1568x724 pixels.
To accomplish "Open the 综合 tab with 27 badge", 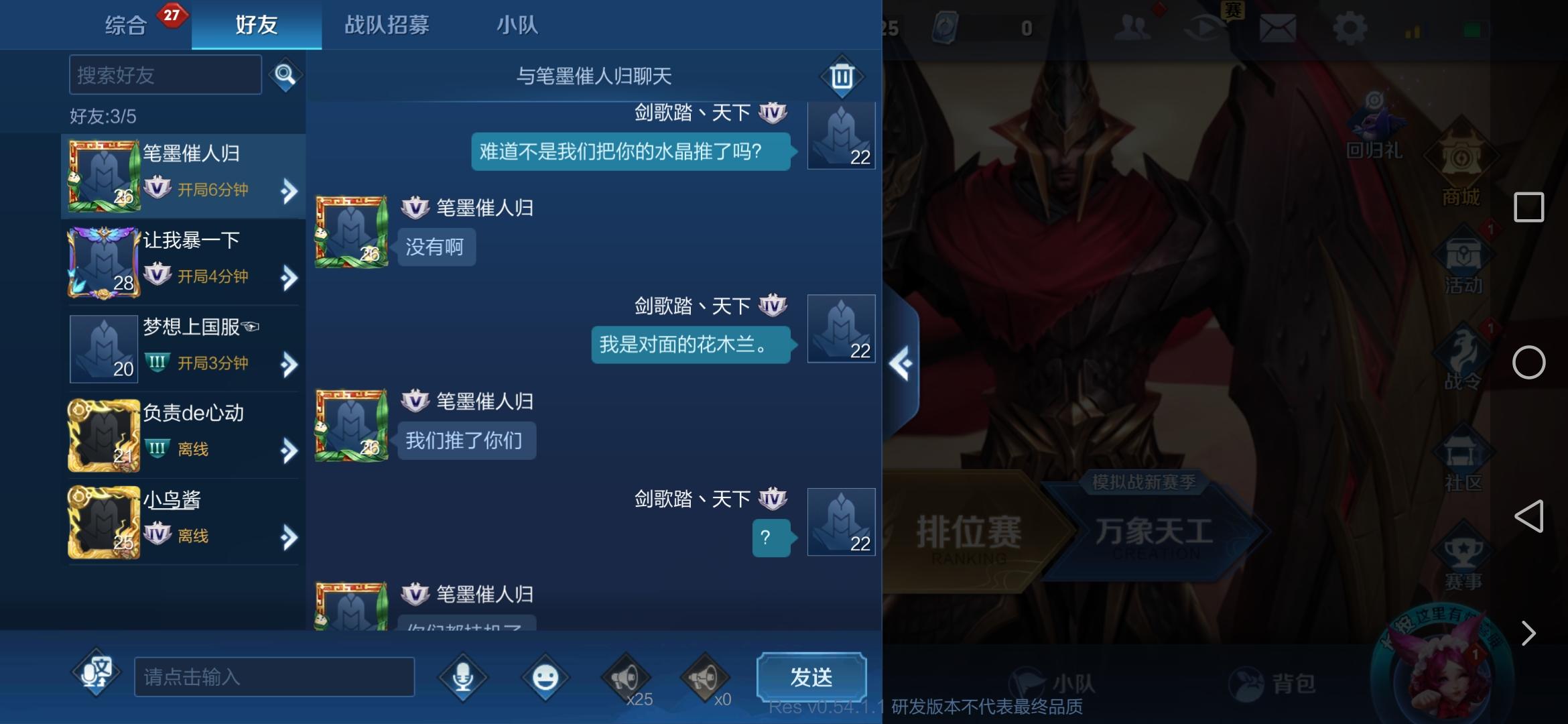I will point(127,25).
